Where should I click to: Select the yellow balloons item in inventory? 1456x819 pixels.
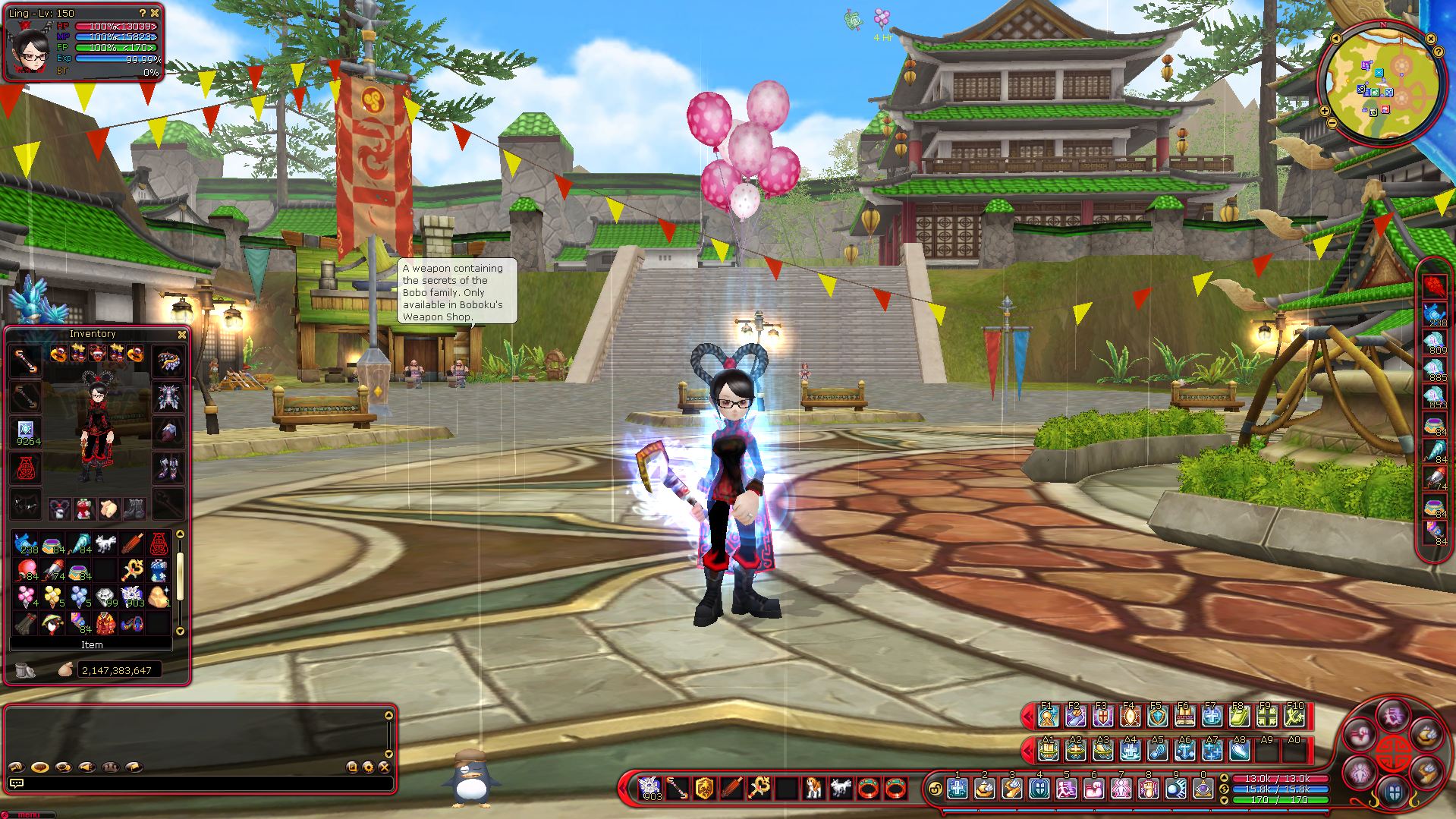pyautogui.click(x=52, y=597)
